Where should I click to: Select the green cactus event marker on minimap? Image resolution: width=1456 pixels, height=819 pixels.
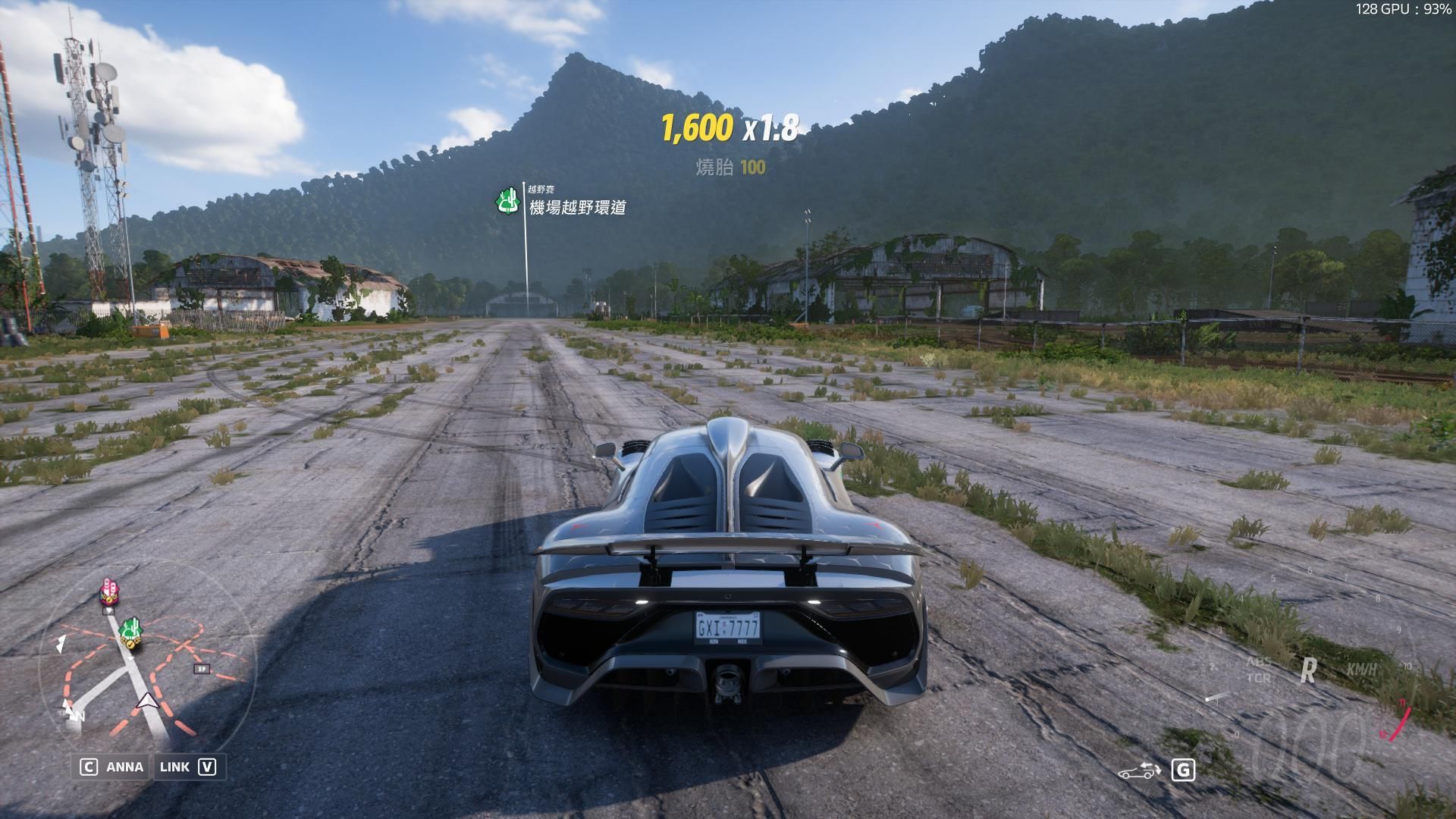pyautogui.click(x=130, y=628)
